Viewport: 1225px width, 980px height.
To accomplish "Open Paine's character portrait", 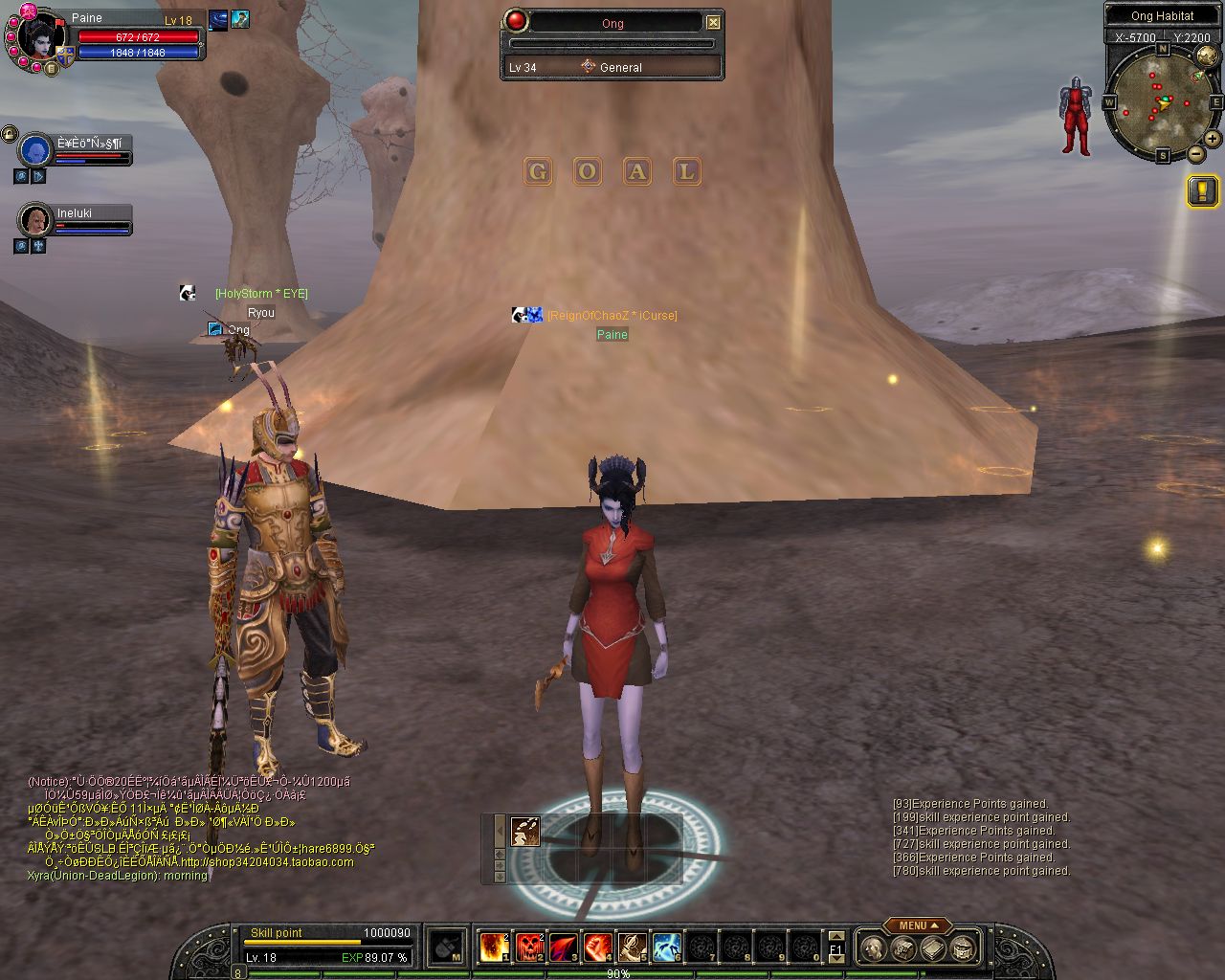I will pos(40,36).
